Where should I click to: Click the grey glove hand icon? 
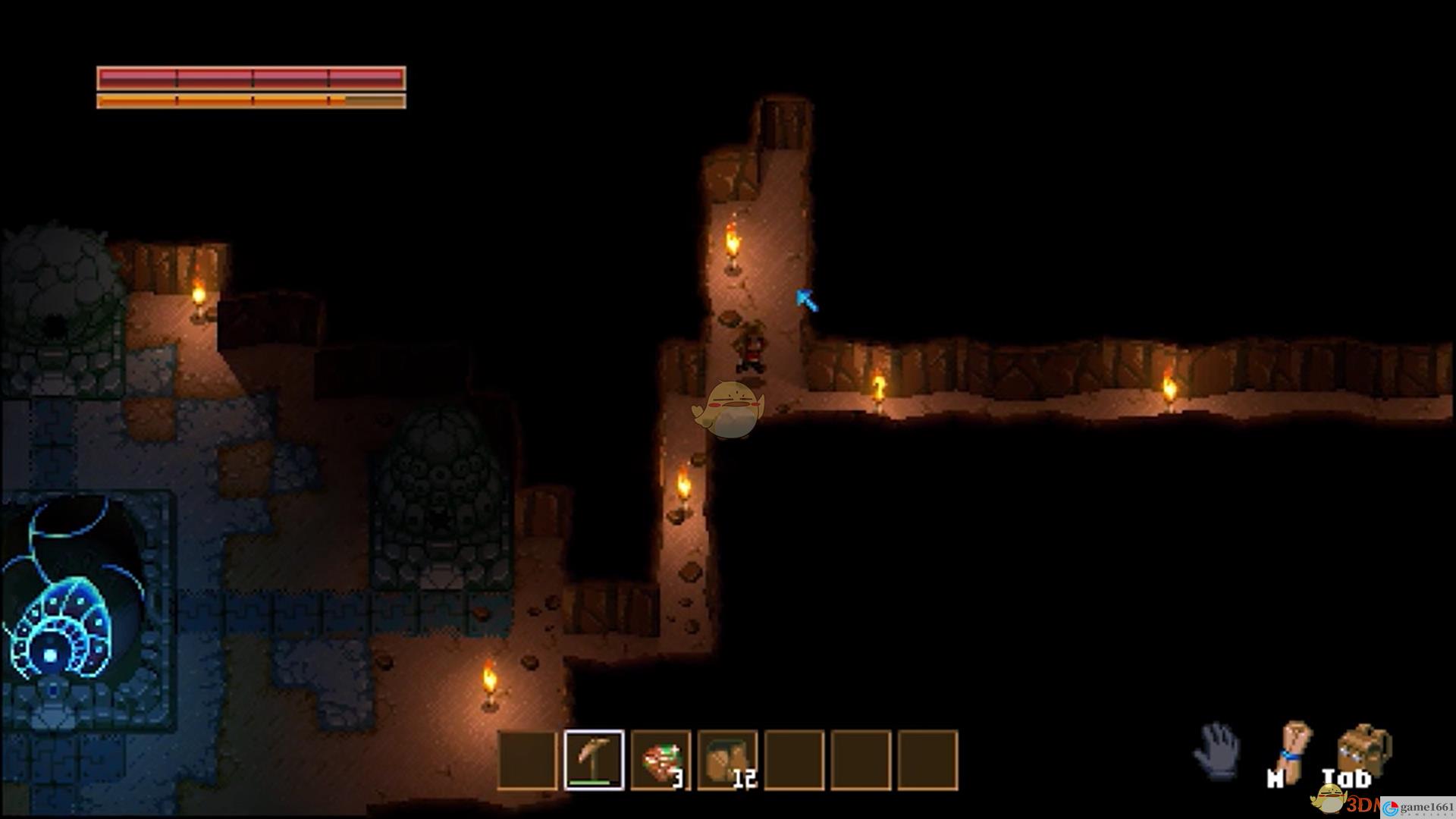pos(1218,749)
